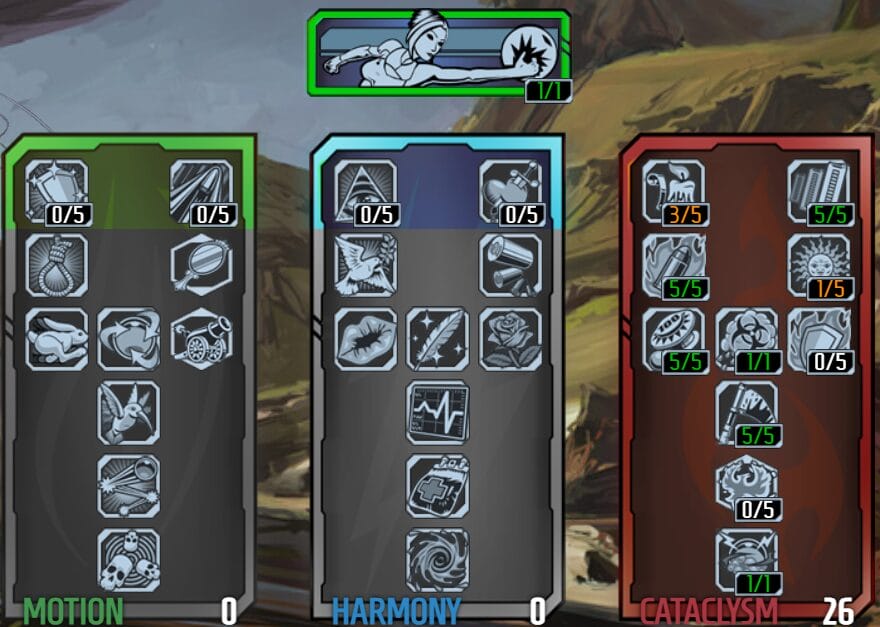This screenshot has height=627, width=880.
Task: Click the noose skill icon
Action: 56,265
